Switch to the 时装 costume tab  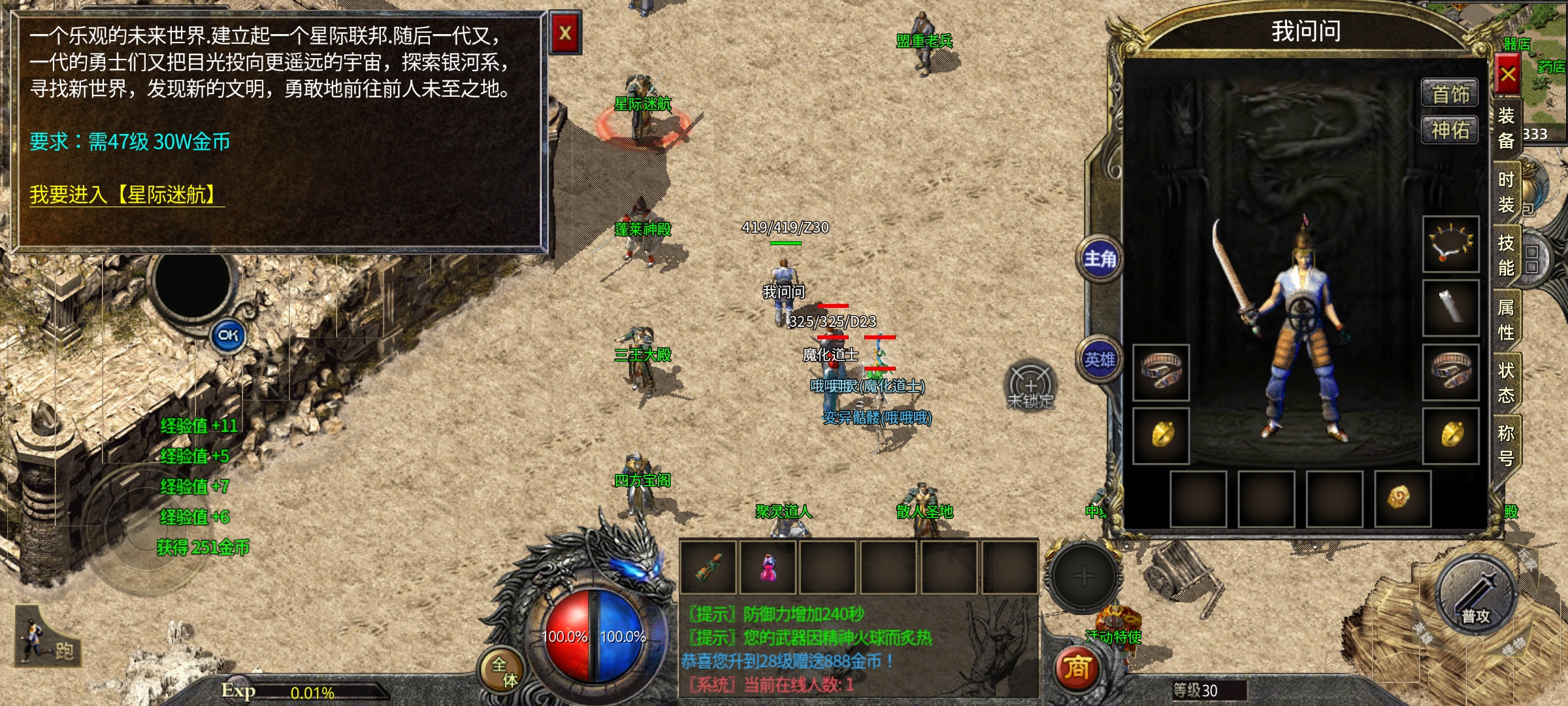pyautogui.click(x=1507, y=192)
